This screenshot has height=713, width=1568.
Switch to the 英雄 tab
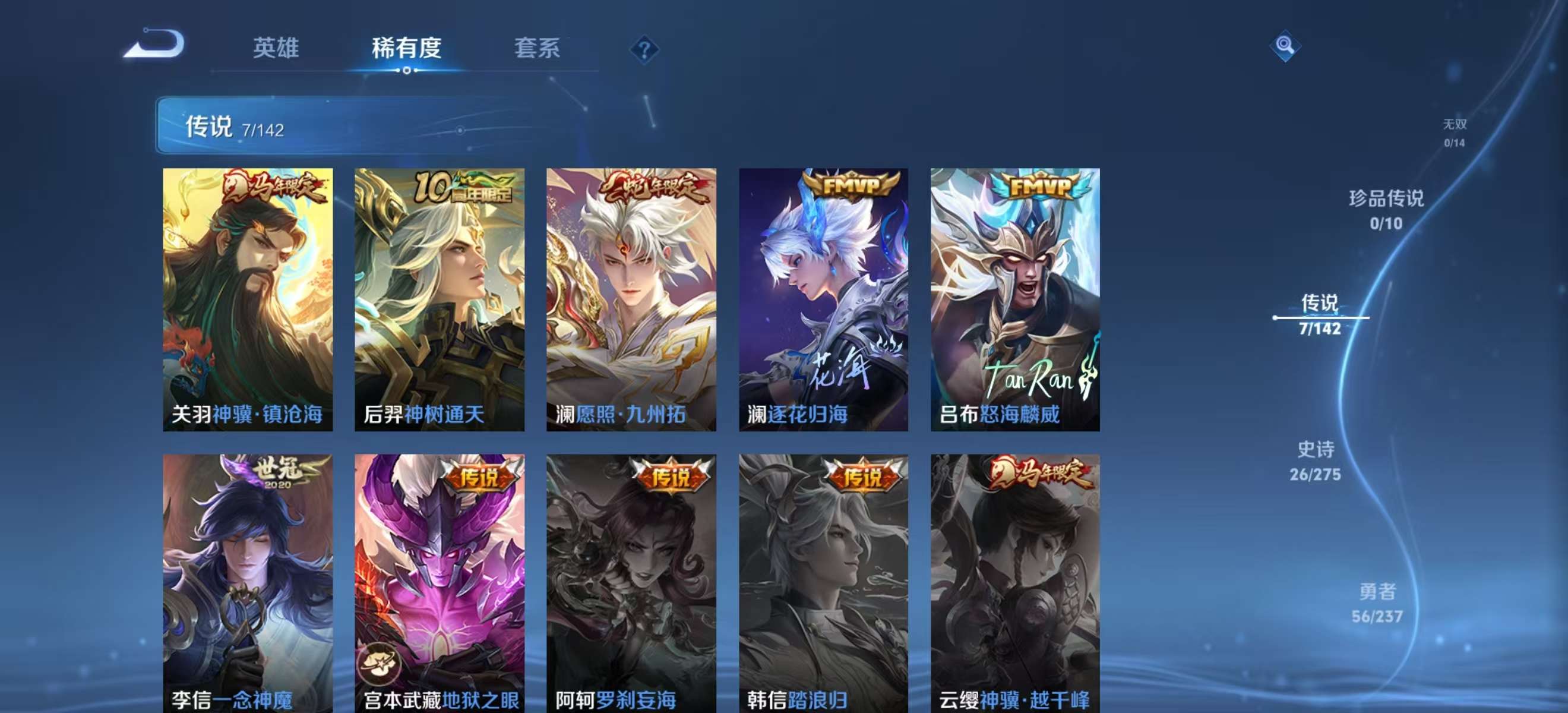point(277,49)
